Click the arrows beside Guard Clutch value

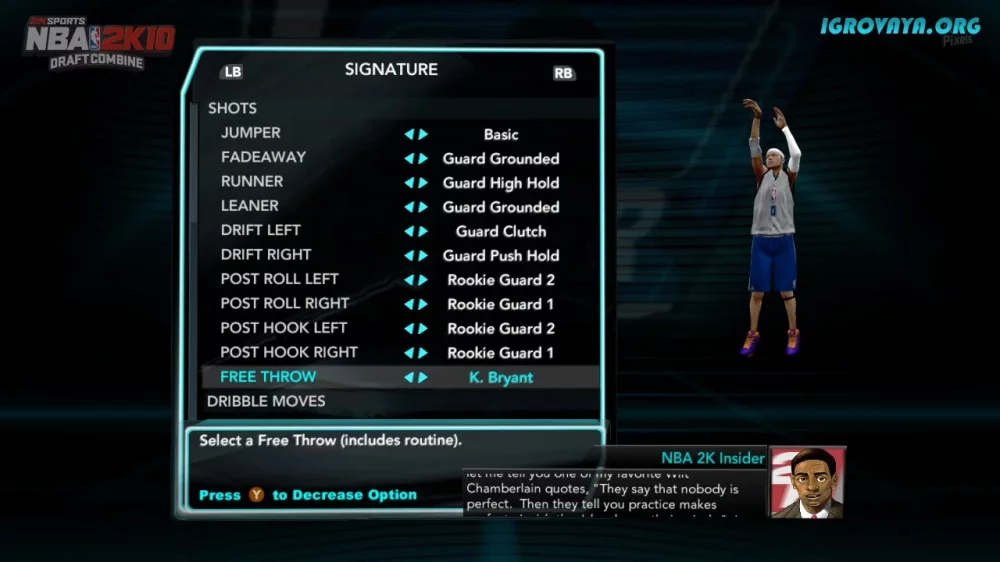coord(416,231)
